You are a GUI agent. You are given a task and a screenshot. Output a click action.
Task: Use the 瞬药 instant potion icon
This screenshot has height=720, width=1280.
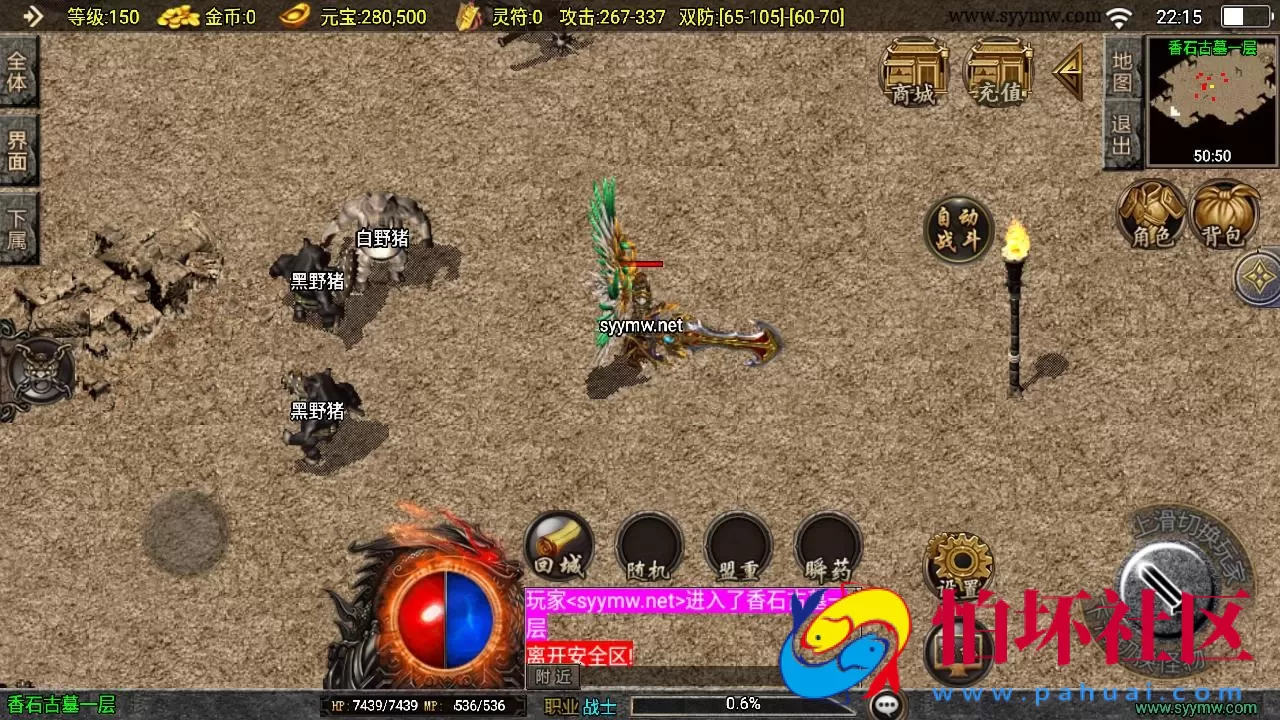(827, 546)
